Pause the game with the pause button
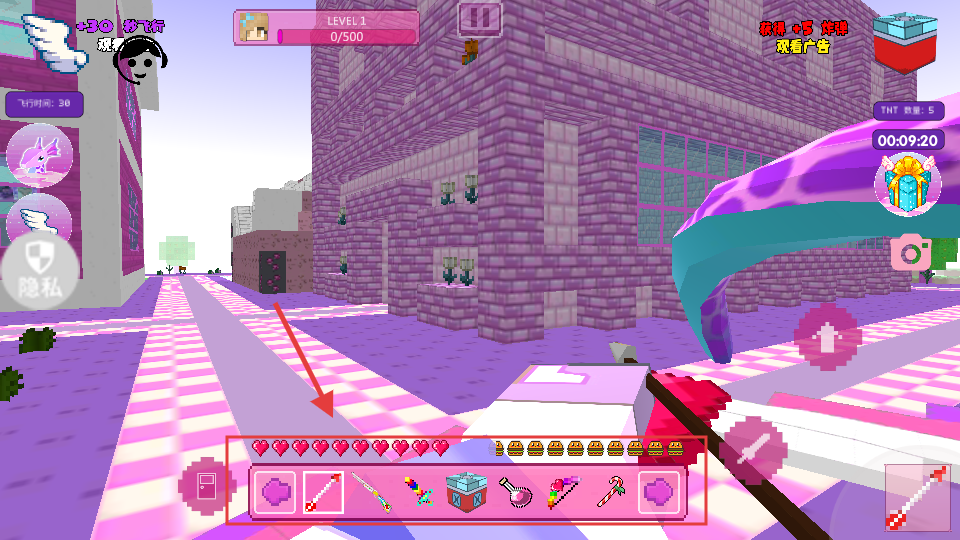The image size is (960, 540). click(480, 18)
